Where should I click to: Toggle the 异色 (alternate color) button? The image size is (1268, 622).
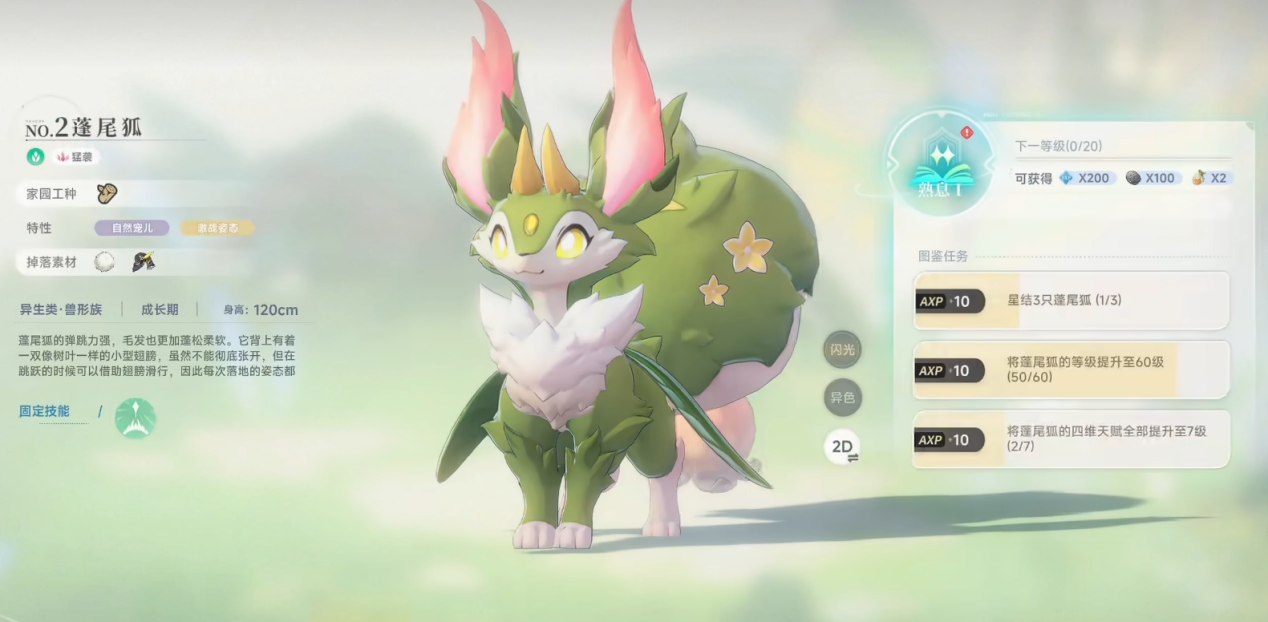click(842, 398)
